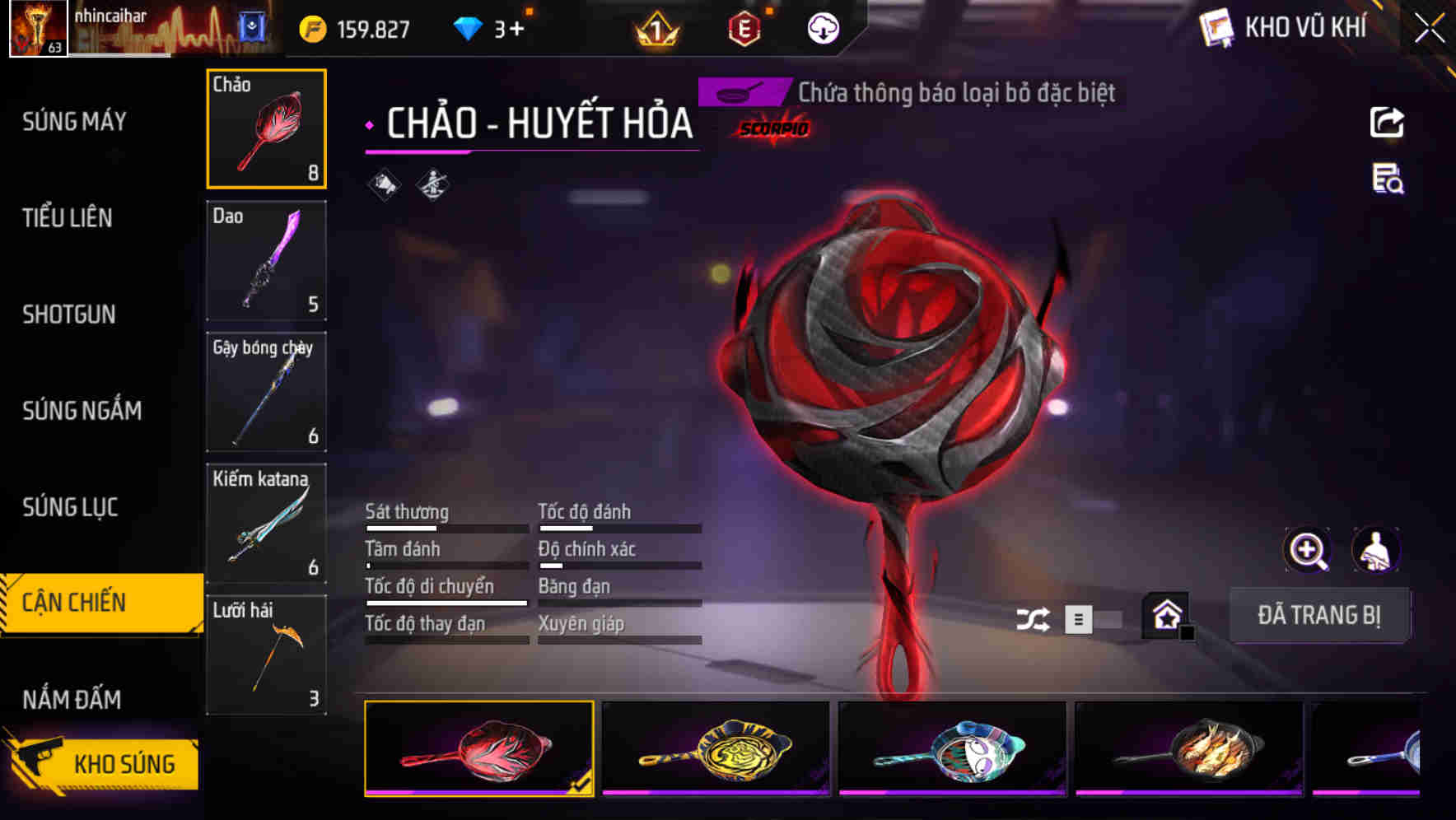The height and width of the screenshot is (820, 1456).
Task: Zoom the weapon preview with the magnifier icon
Action: click(x=1308, y=550)
